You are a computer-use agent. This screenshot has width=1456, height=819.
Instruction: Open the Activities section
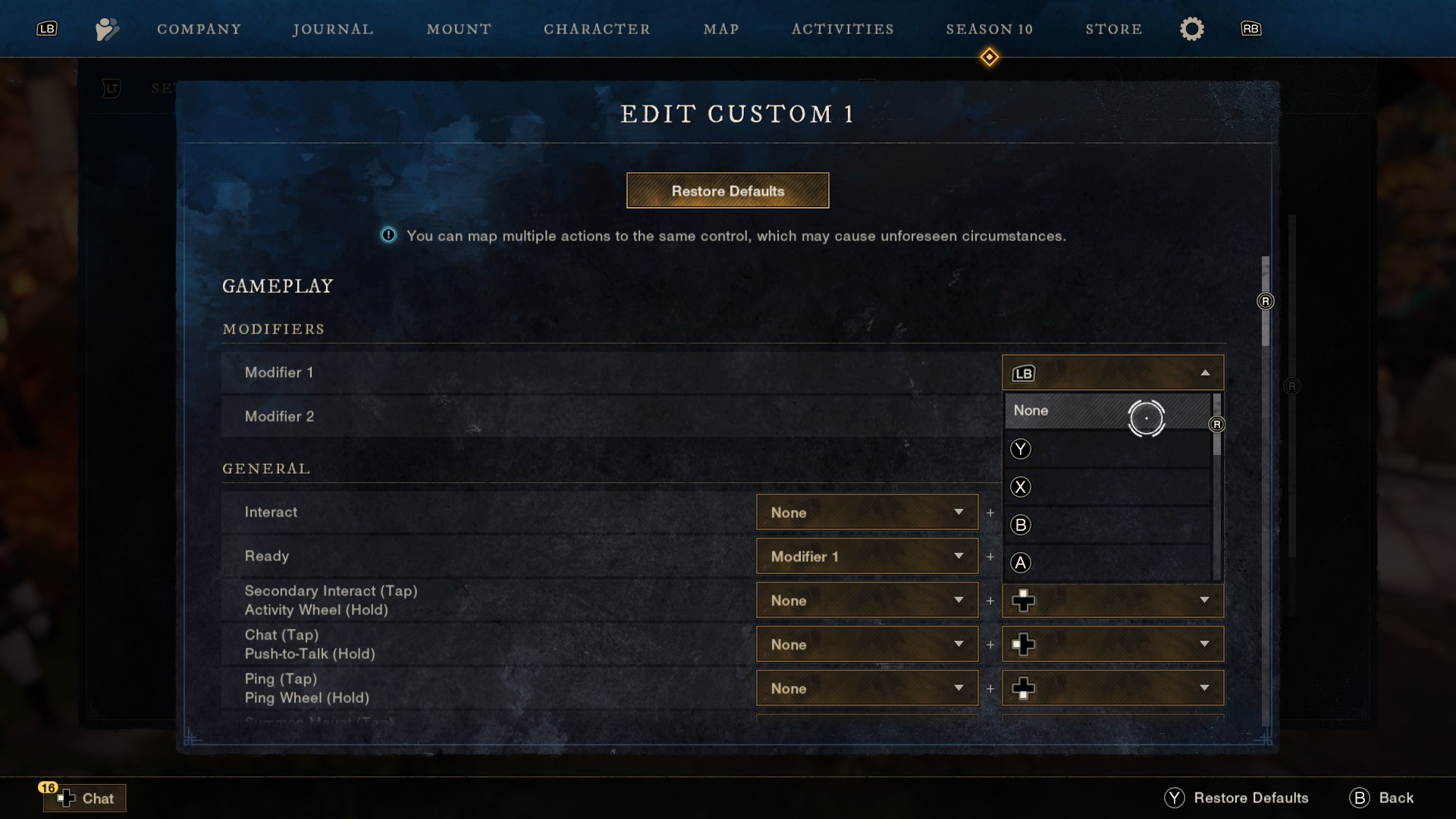(x=843, y=29)
